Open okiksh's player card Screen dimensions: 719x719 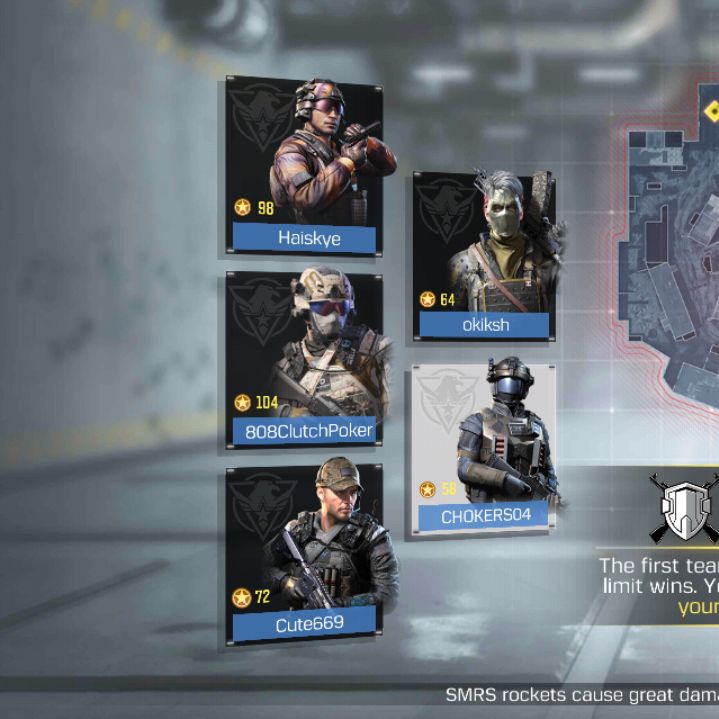[484, 256]
